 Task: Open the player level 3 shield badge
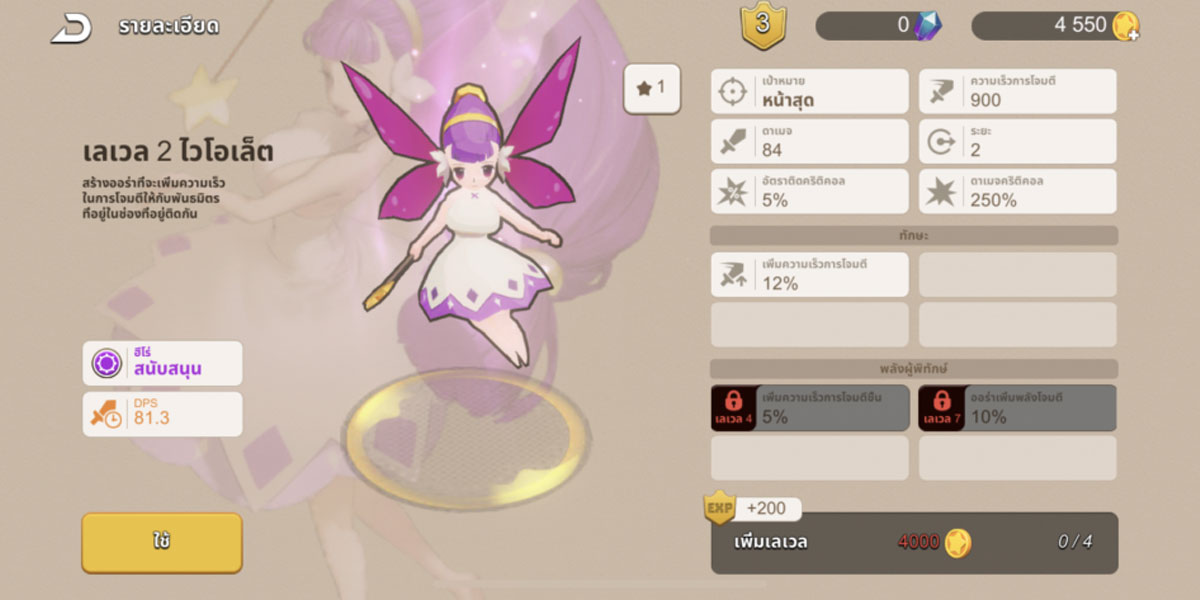(x=763, y=25)
